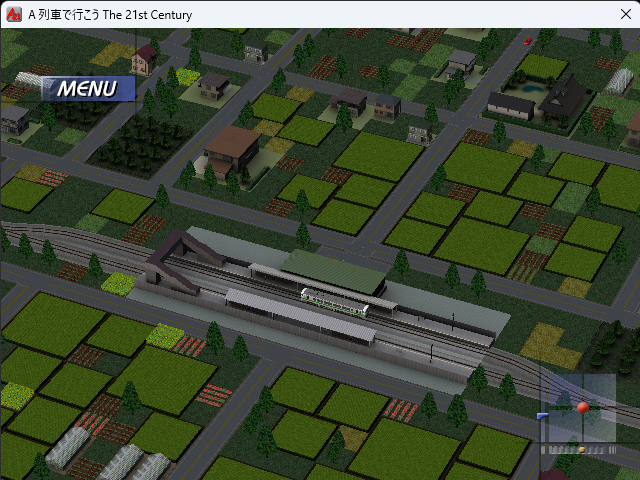
Task: Click the blue marker on the vertical slider
Action: 543,416
